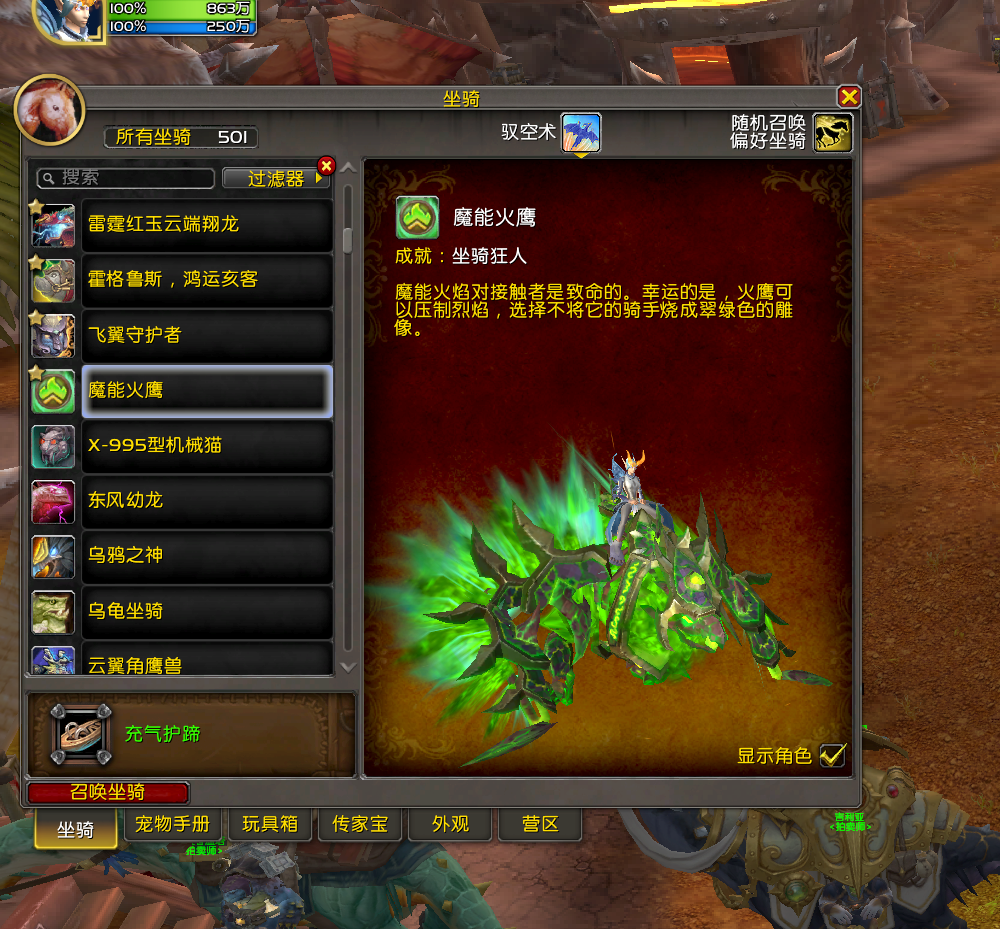Screen dimensions: 1000x929
Task: Pick the 东风幼龙 mount entry
Action: coord(207,501)
